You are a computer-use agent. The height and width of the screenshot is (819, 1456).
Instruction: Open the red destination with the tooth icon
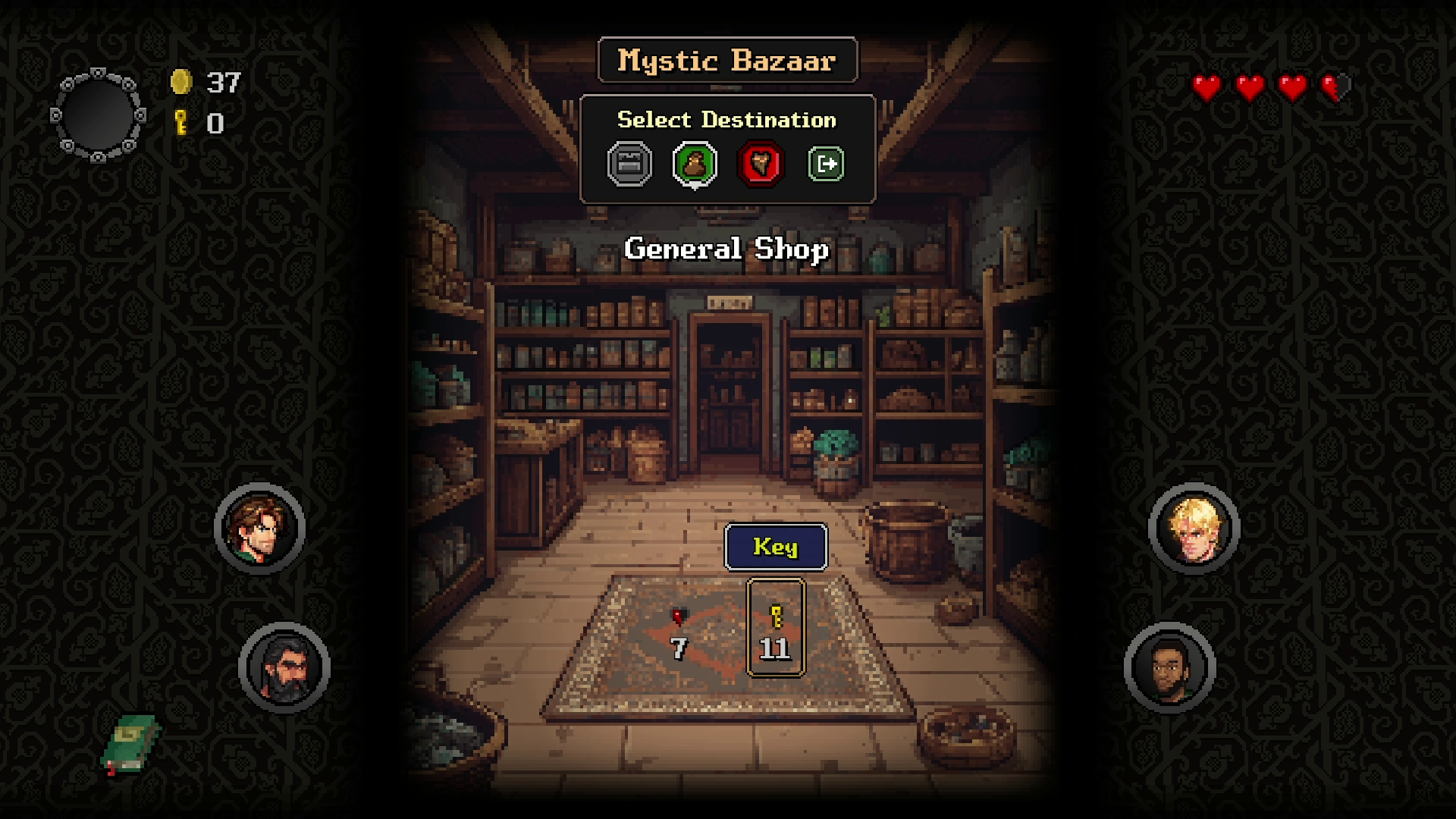point(761,164)
